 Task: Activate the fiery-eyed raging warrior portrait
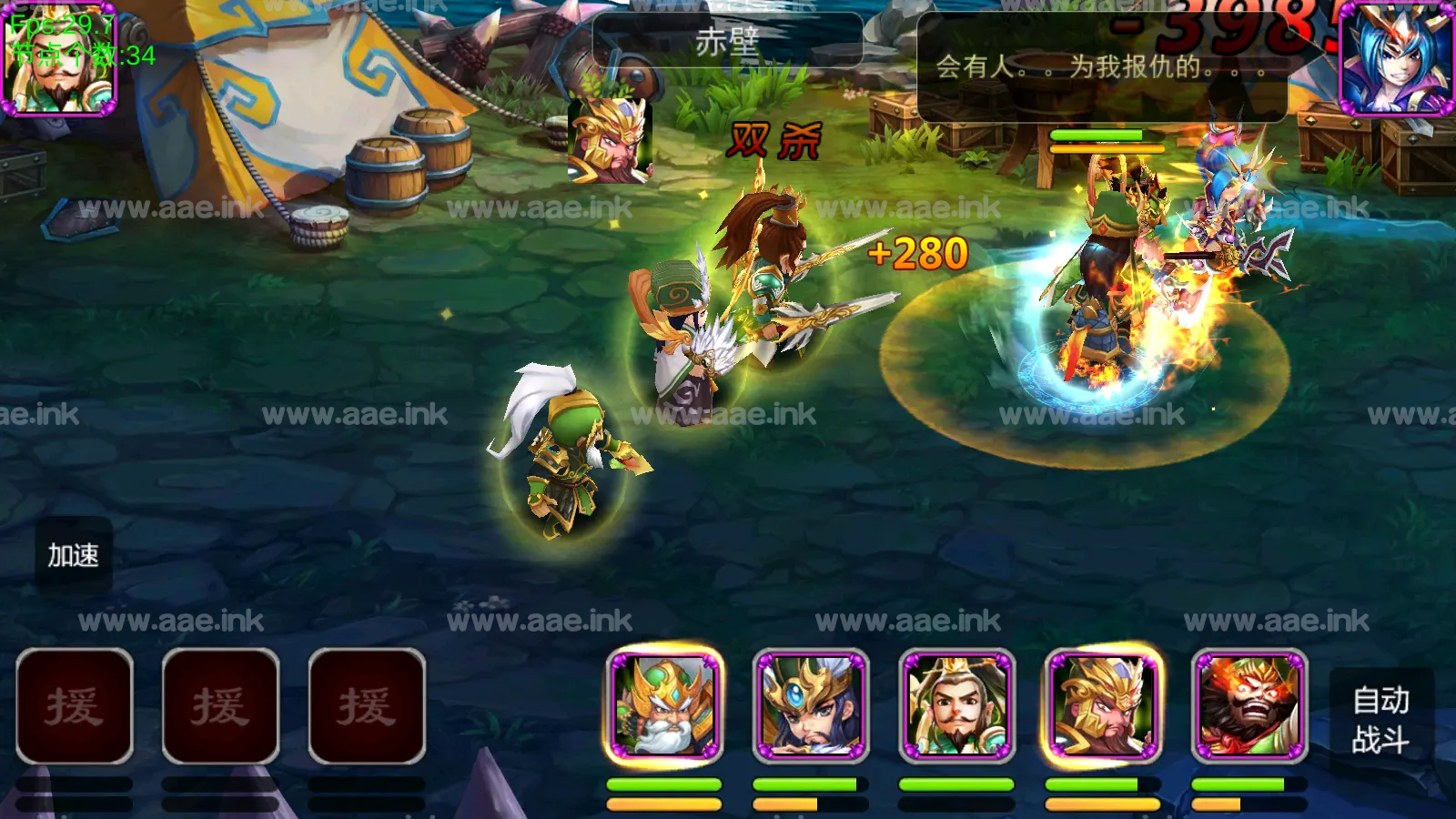pos(1249,706)
